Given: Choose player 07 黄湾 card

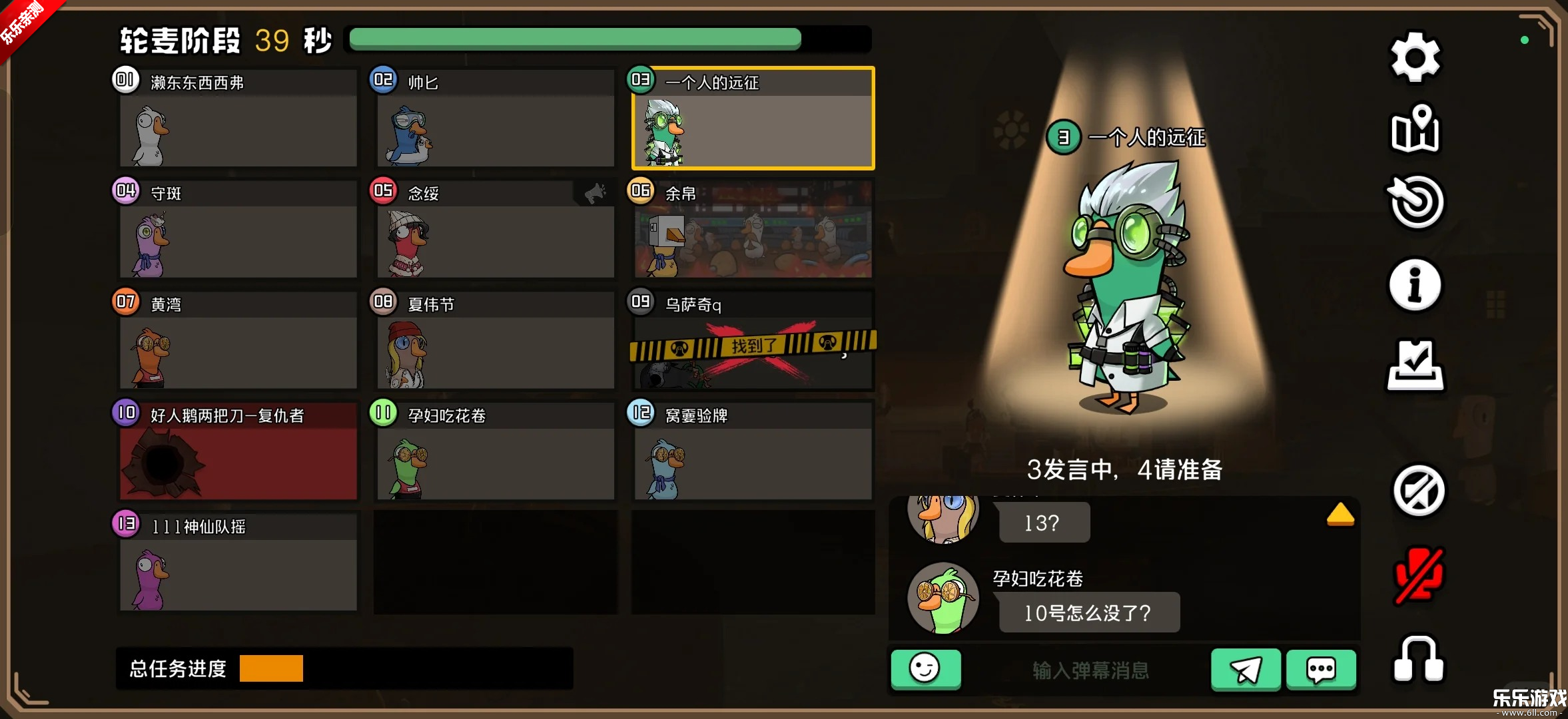Looking at the screenshot, I should [x=238, y=342].
